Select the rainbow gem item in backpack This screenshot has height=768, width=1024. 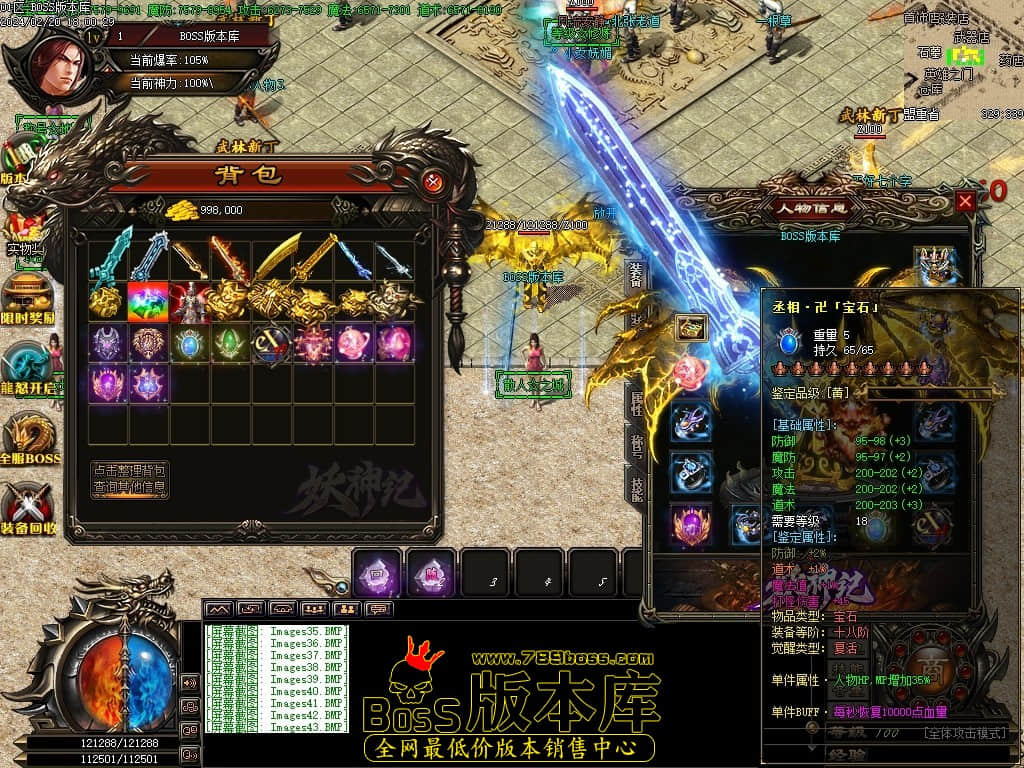147,300
